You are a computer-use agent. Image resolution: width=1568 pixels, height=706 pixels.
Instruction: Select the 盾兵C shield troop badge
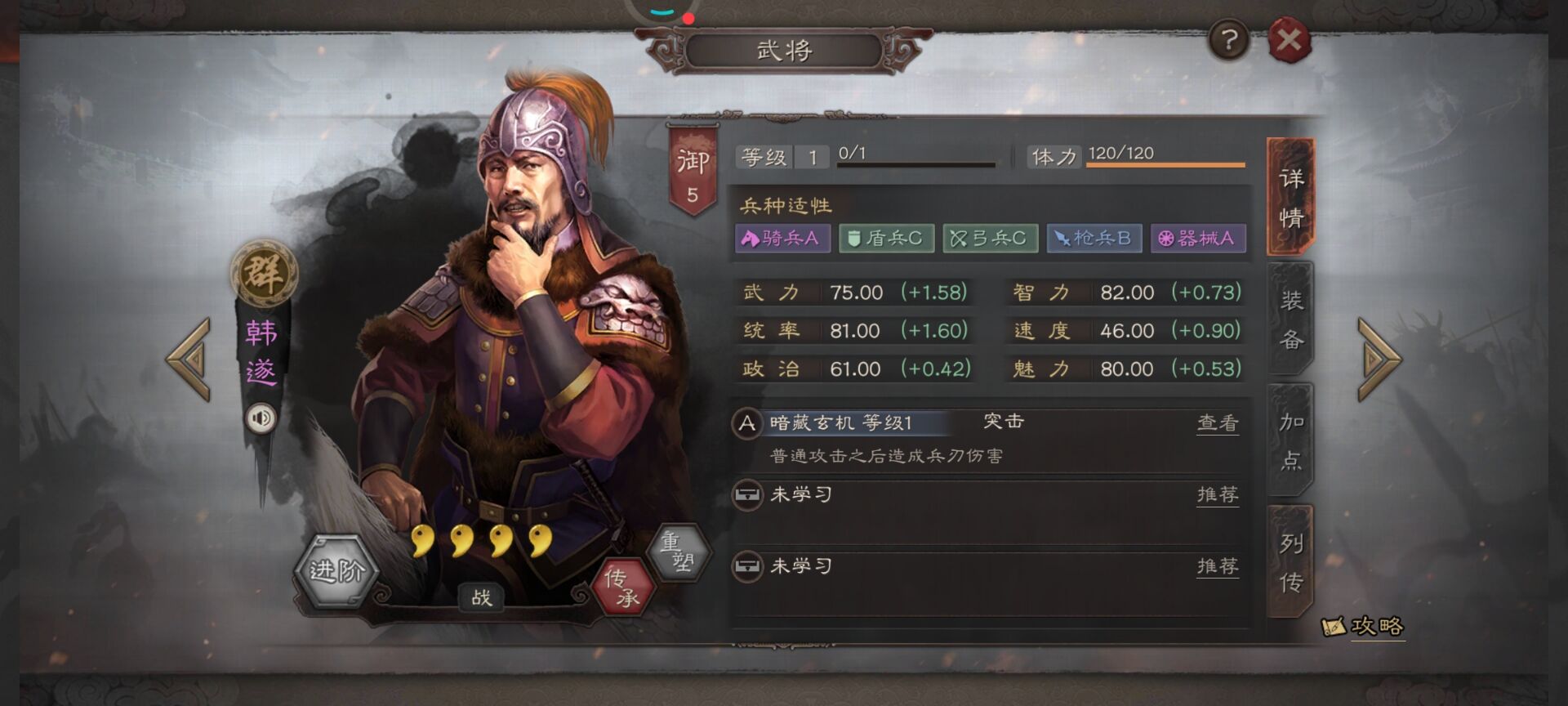click(886, 239)
